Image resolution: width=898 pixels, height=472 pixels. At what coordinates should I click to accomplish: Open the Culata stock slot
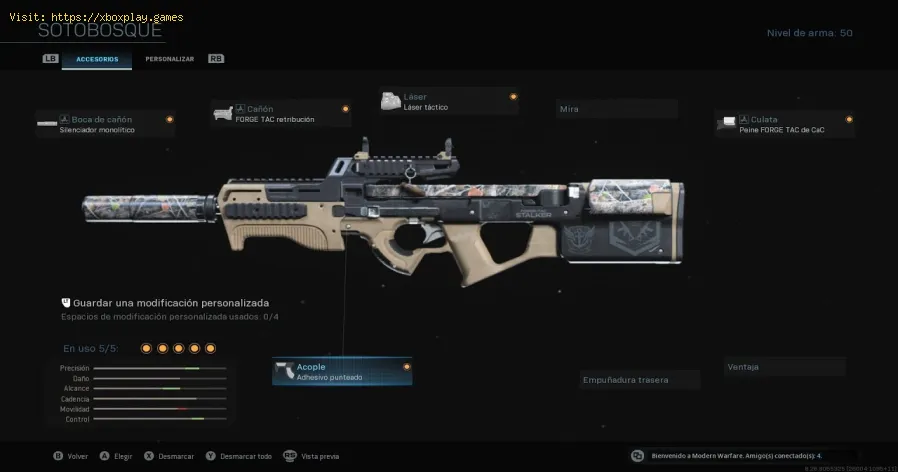tap(785, 124)
